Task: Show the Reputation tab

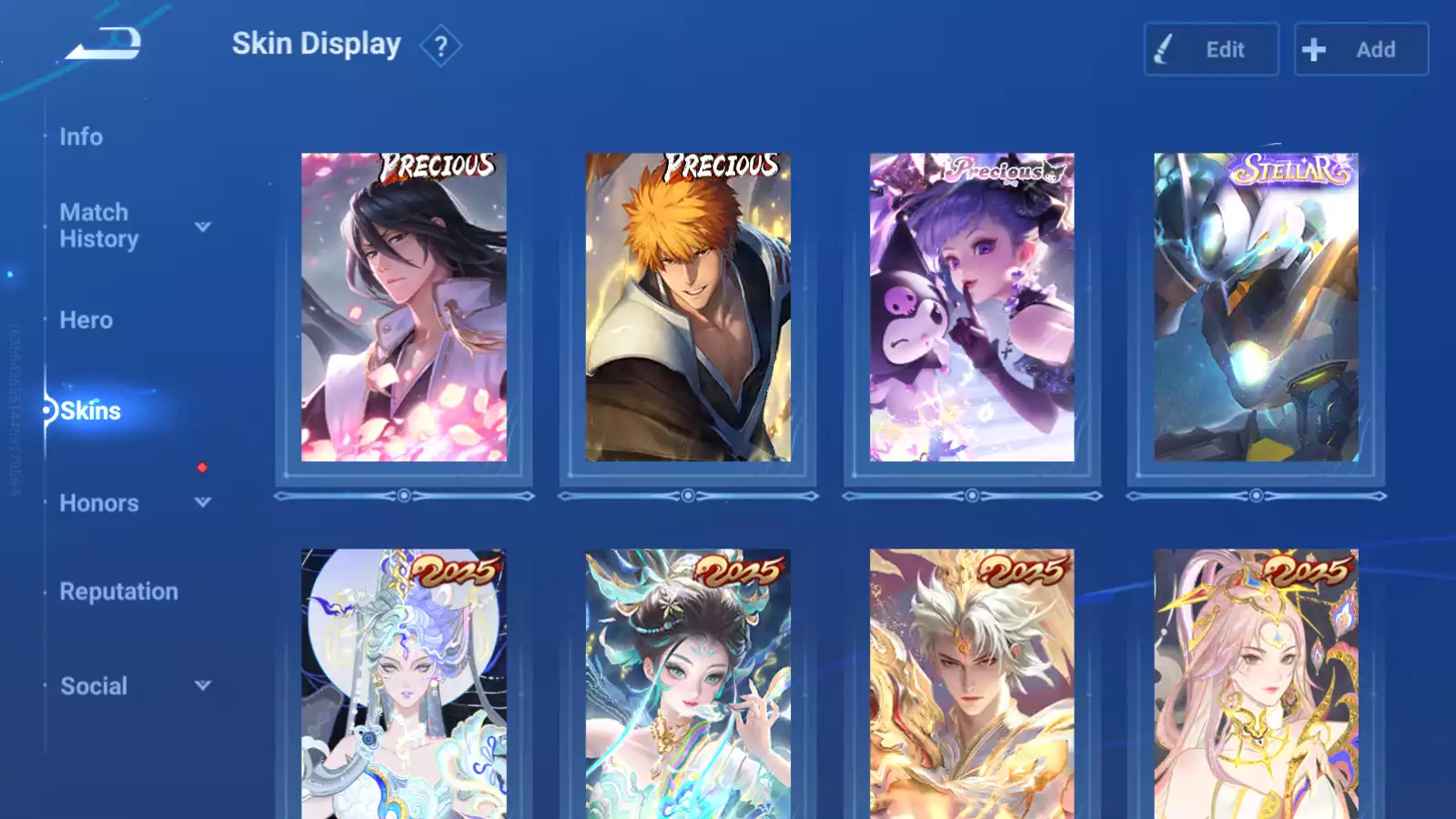Action: click(119, 591)
